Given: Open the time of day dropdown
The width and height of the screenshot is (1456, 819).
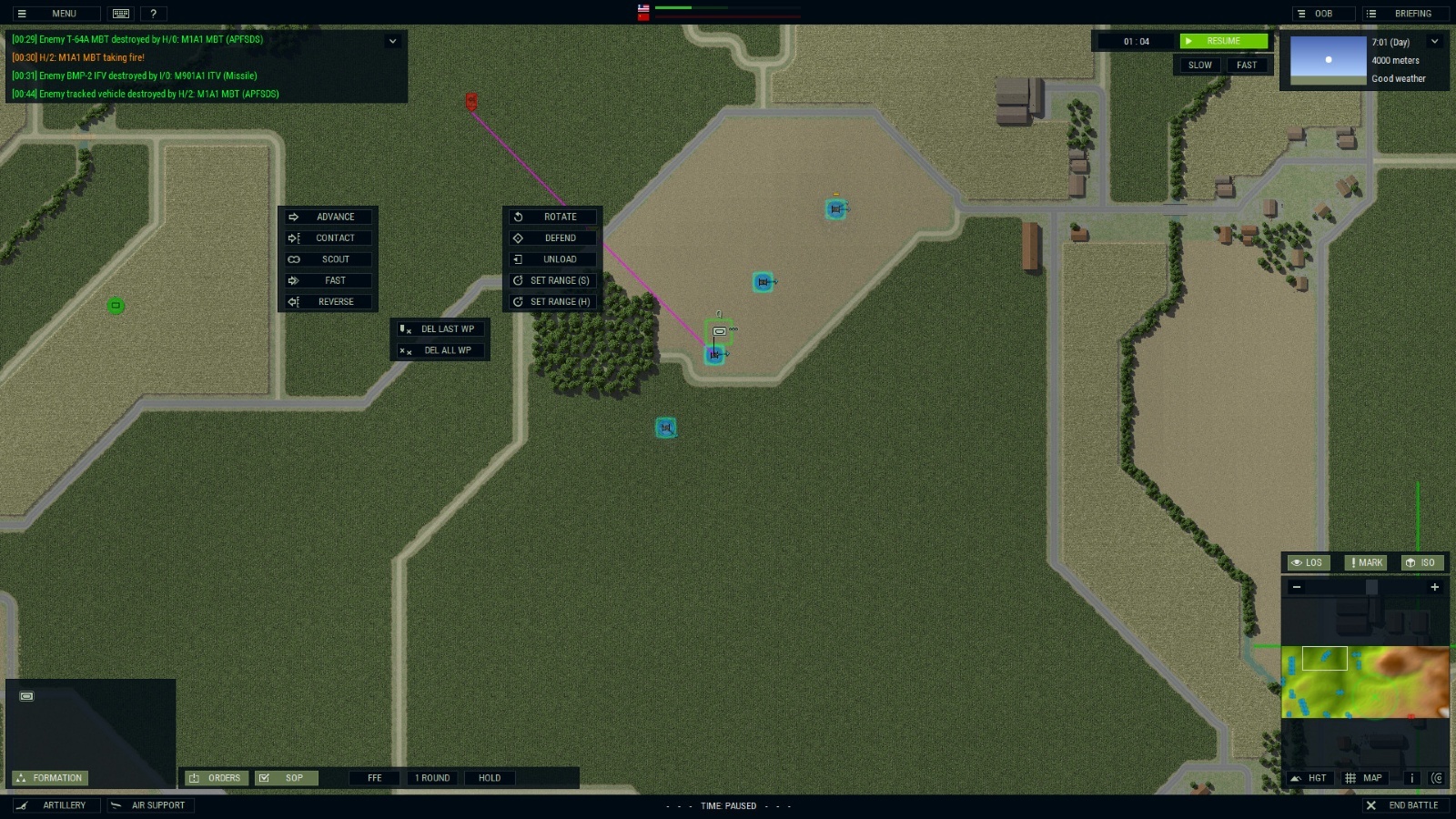Looking at the screenshot, I should pos(1435,41).
